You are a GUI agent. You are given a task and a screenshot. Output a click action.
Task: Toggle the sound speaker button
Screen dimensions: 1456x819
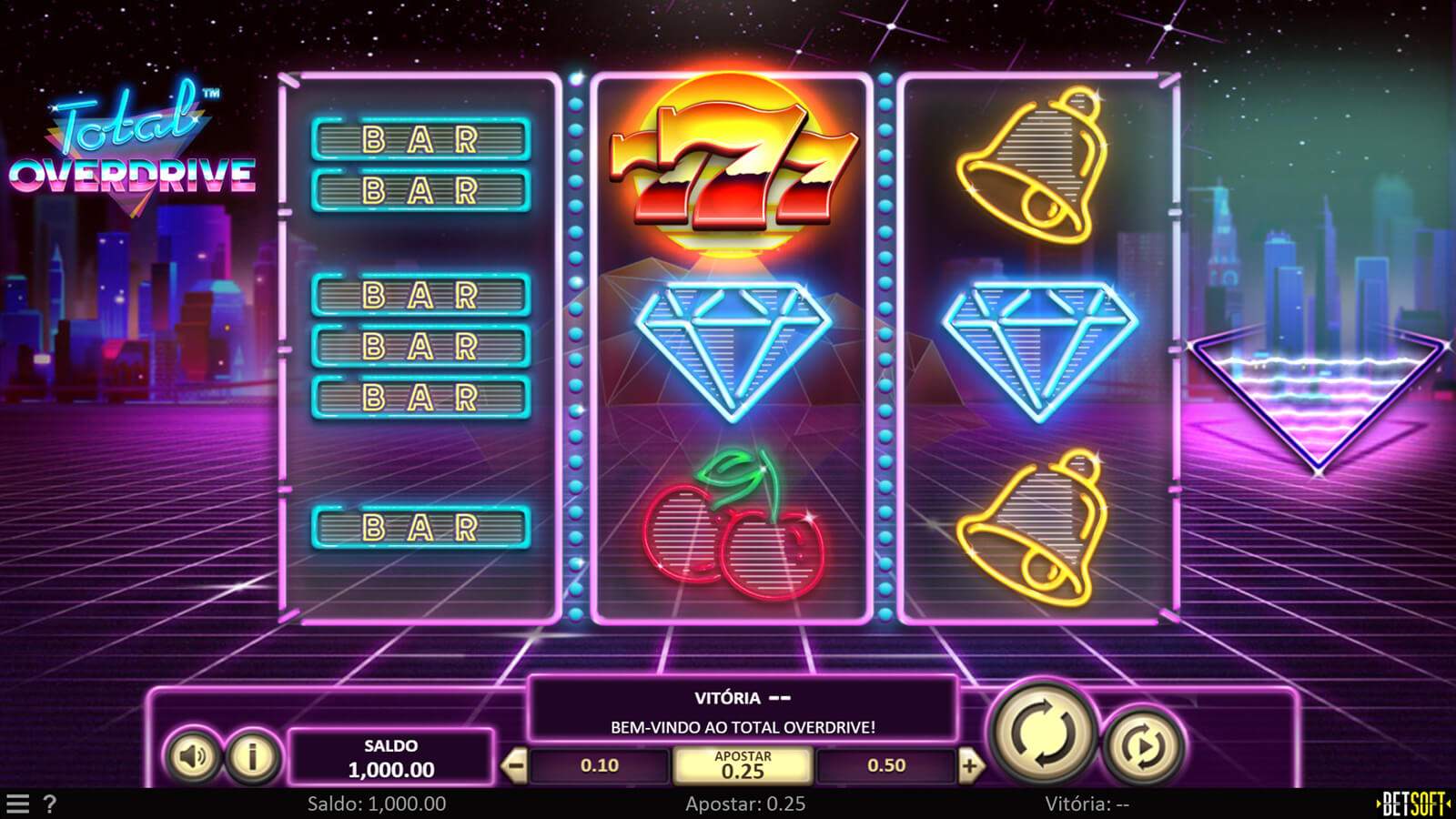[x=193, y=755]
